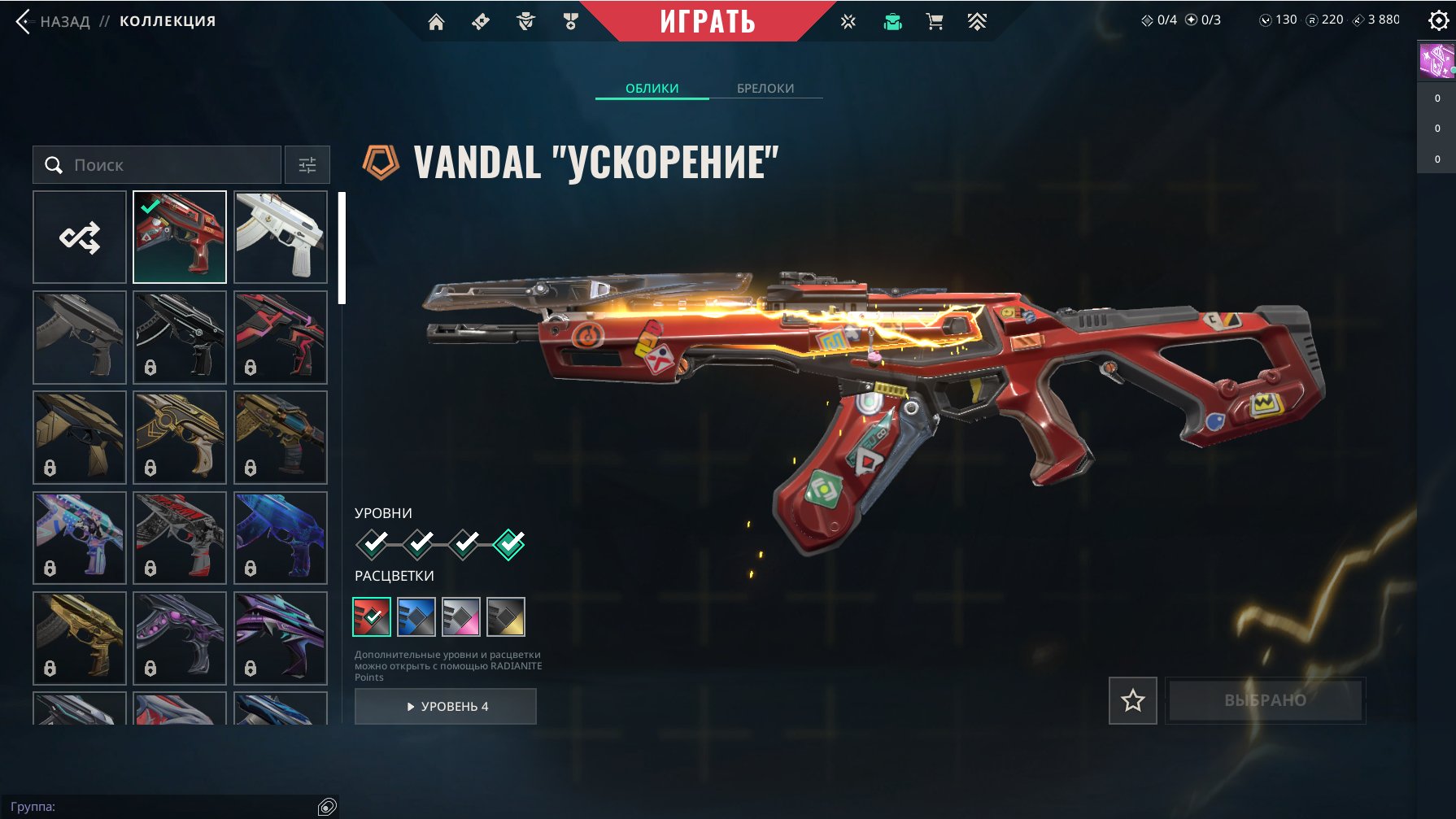This screenshot has height=819, width=1456.
Task: Open the white phantom skin thumbnail
Action: click(x=280, y=237)
